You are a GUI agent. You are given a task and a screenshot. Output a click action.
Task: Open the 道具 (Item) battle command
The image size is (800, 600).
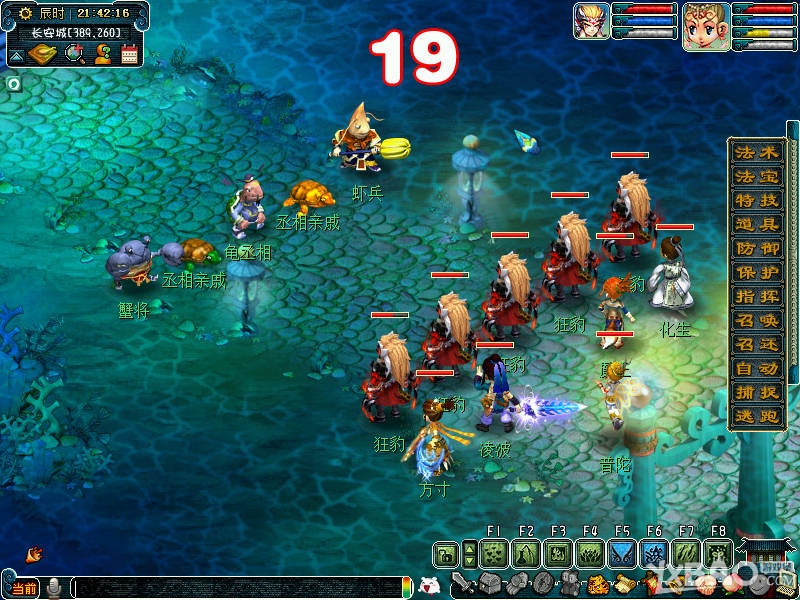pos(755,224)
